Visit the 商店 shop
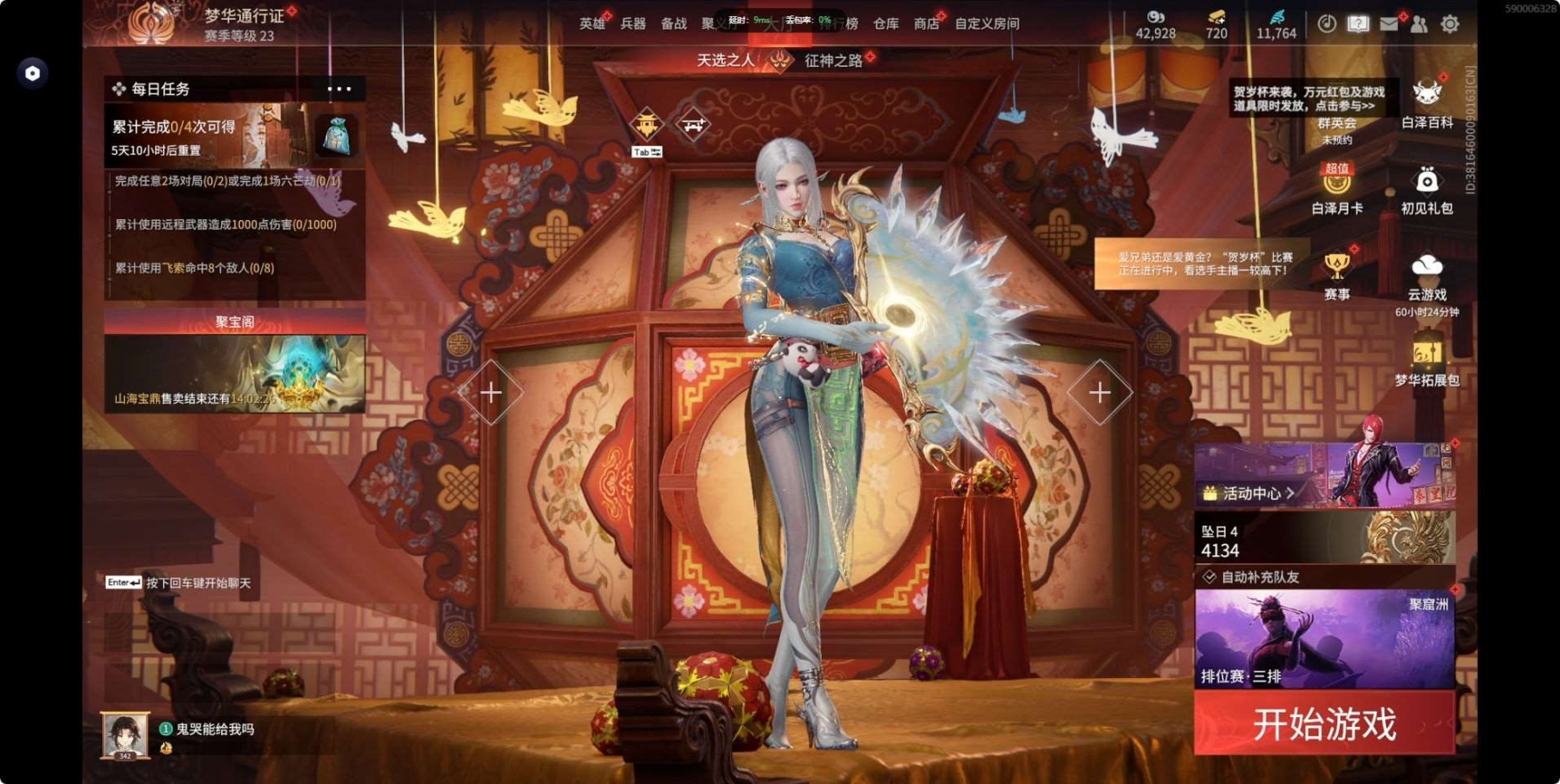This screenshot has height=784, width=1560. pos(926,24)
